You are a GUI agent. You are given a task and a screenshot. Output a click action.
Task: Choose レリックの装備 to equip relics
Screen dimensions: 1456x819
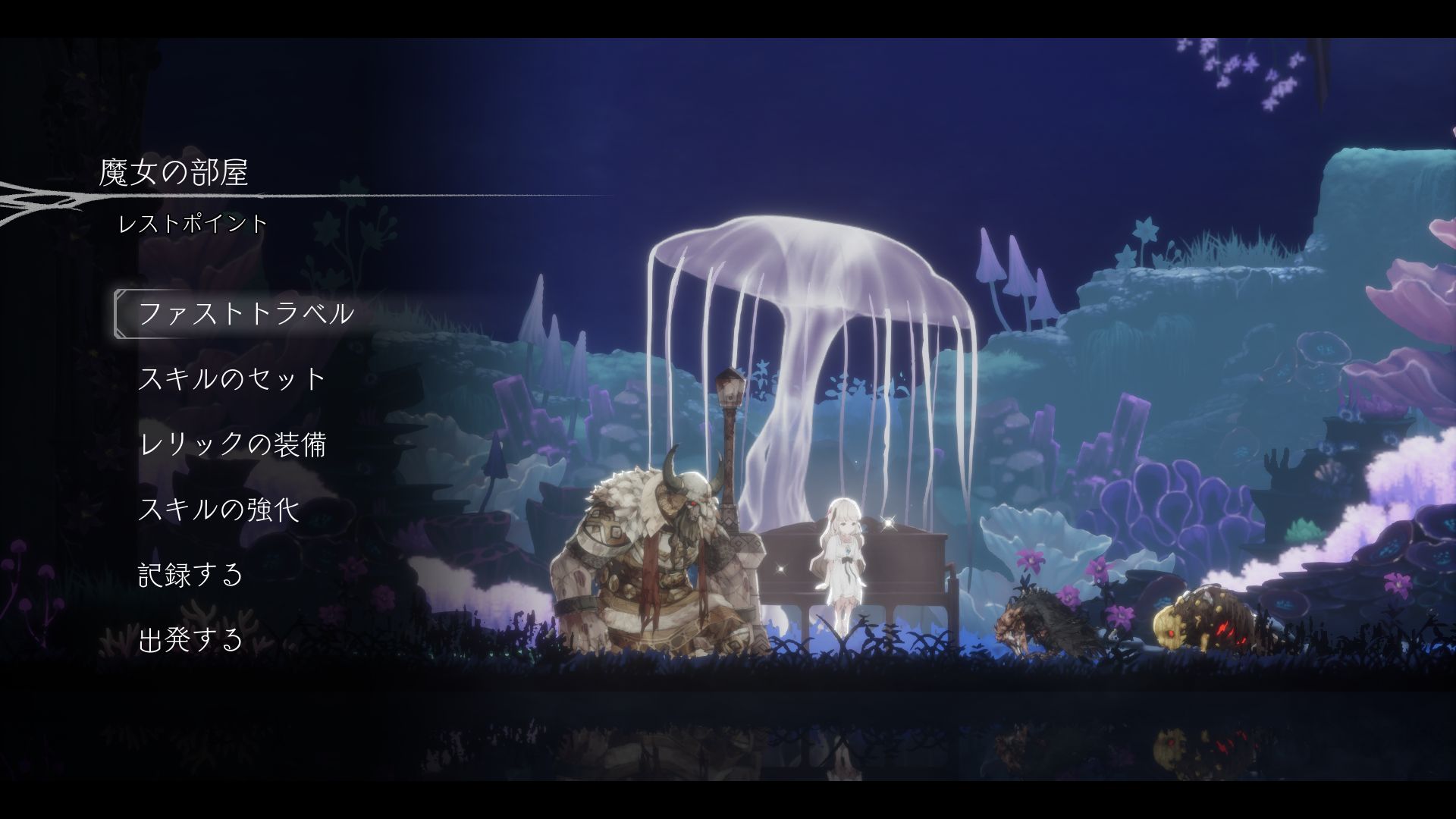coord(232,444)
